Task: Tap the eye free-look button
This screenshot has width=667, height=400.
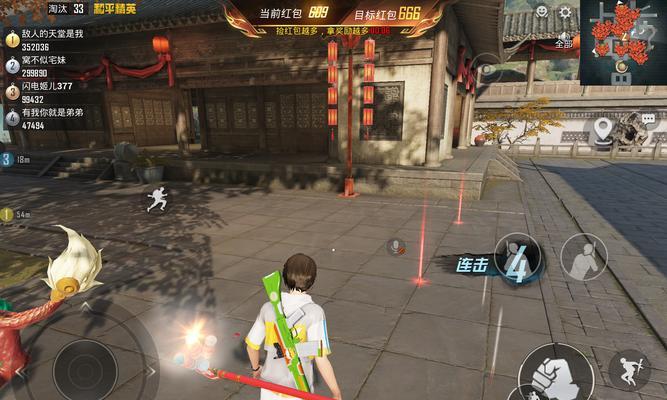Action: [x=487, y=68]
